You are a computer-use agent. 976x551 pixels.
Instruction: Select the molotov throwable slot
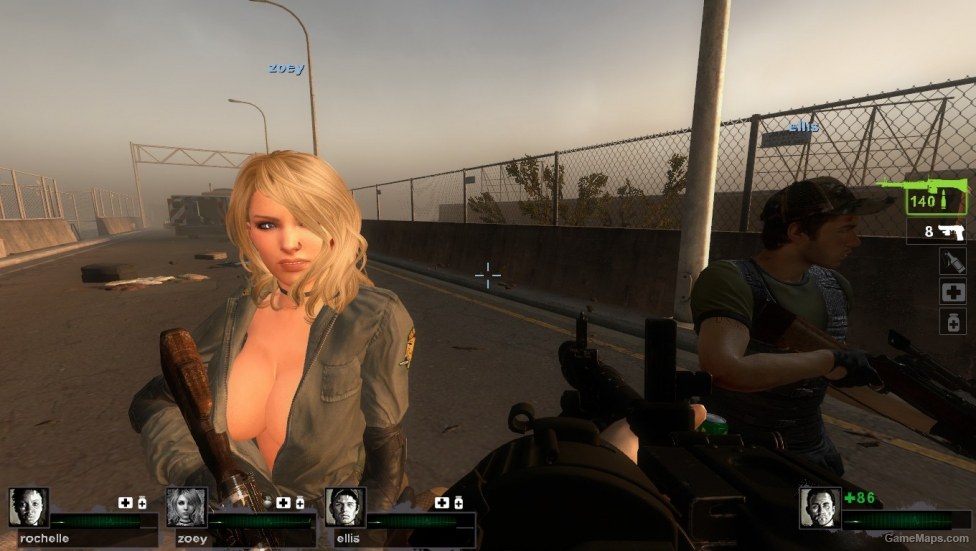(x=952, y=262)
